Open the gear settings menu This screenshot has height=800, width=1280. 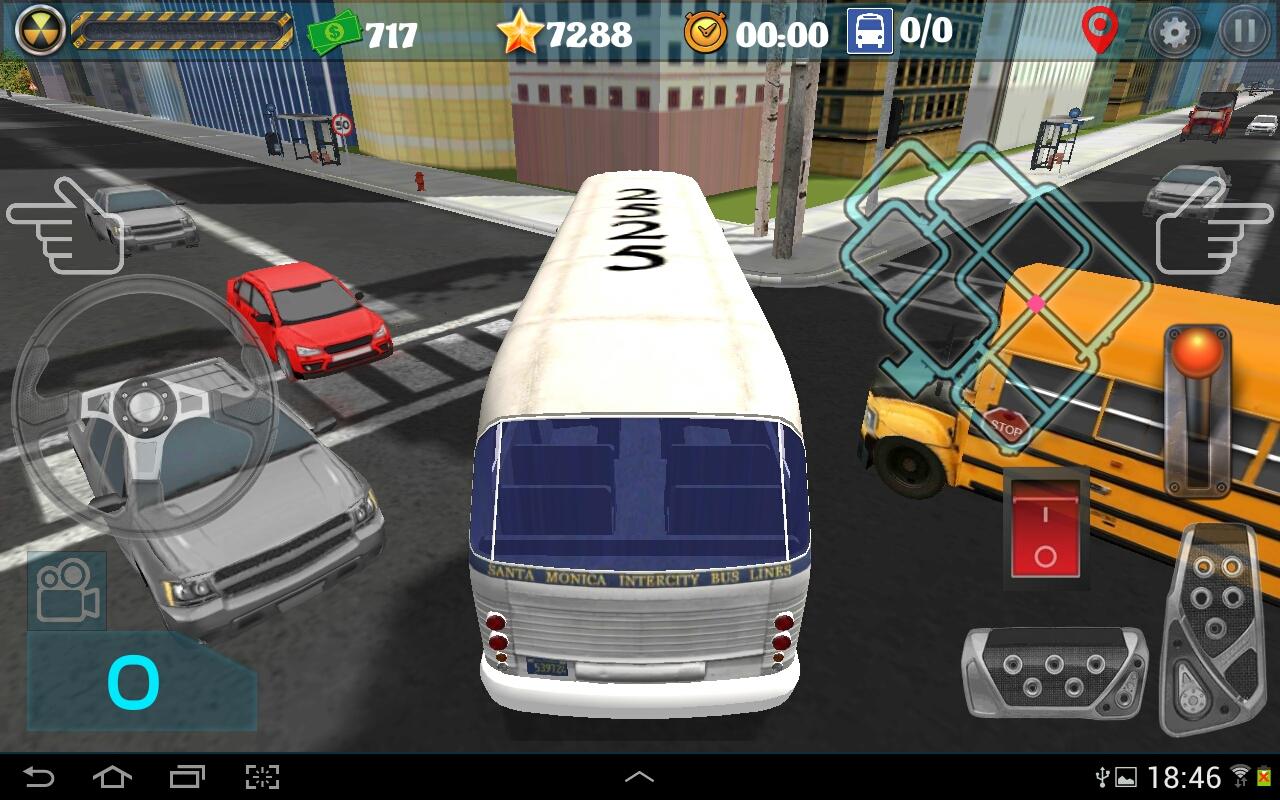1174,32
